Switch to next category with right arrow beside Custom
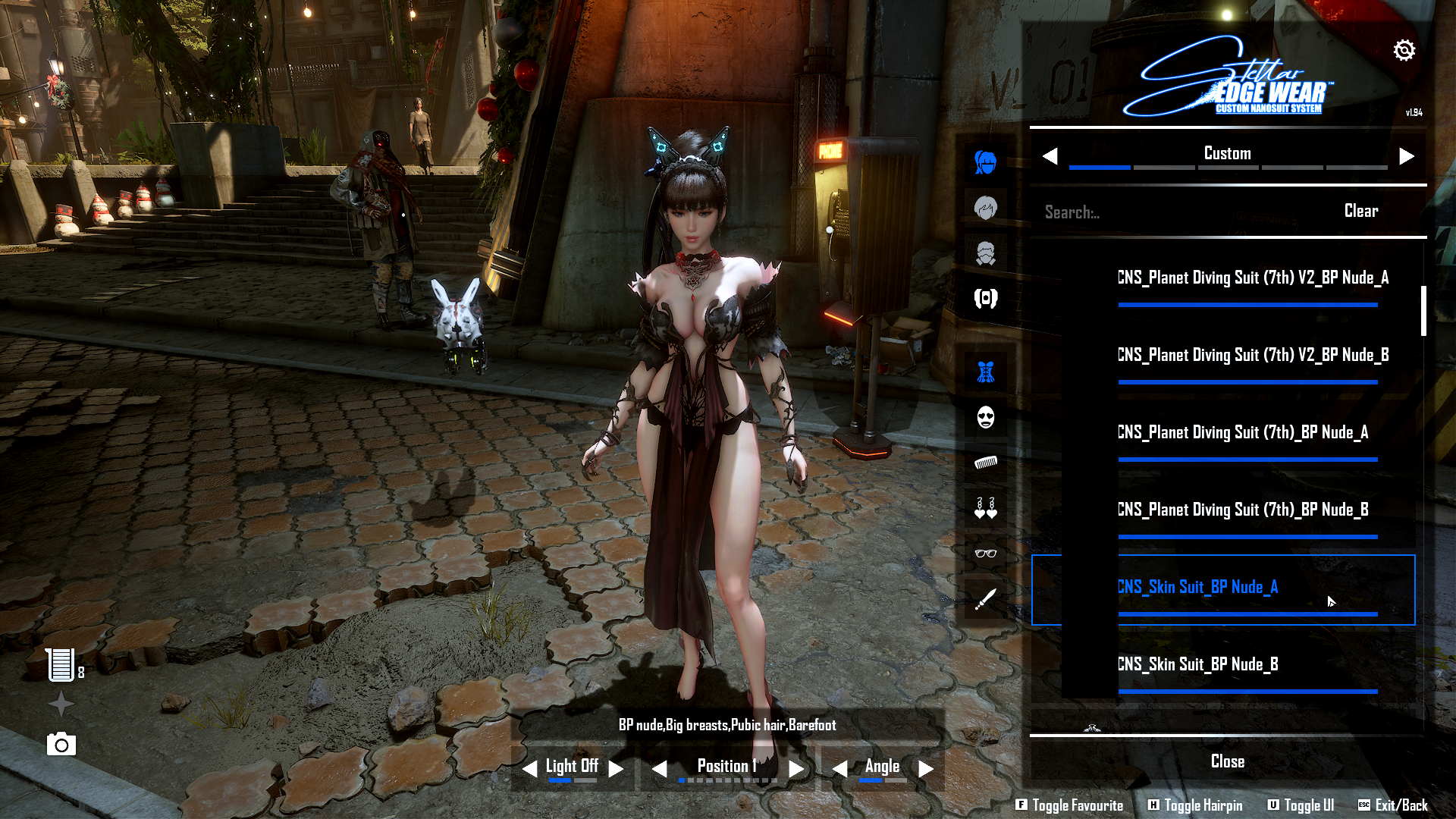1456x819 pixels. 1407,156
